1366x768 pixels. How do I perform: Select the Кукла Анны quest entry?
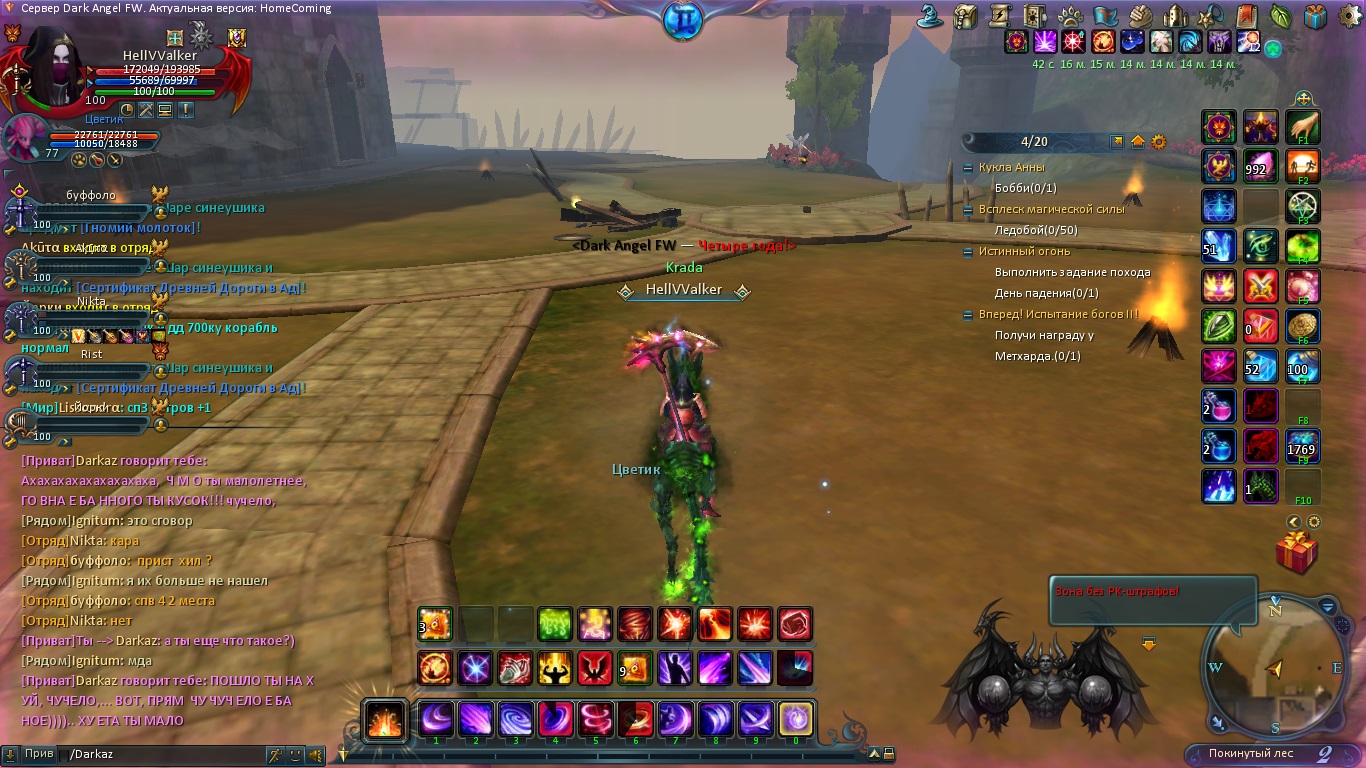[1011, 167]
